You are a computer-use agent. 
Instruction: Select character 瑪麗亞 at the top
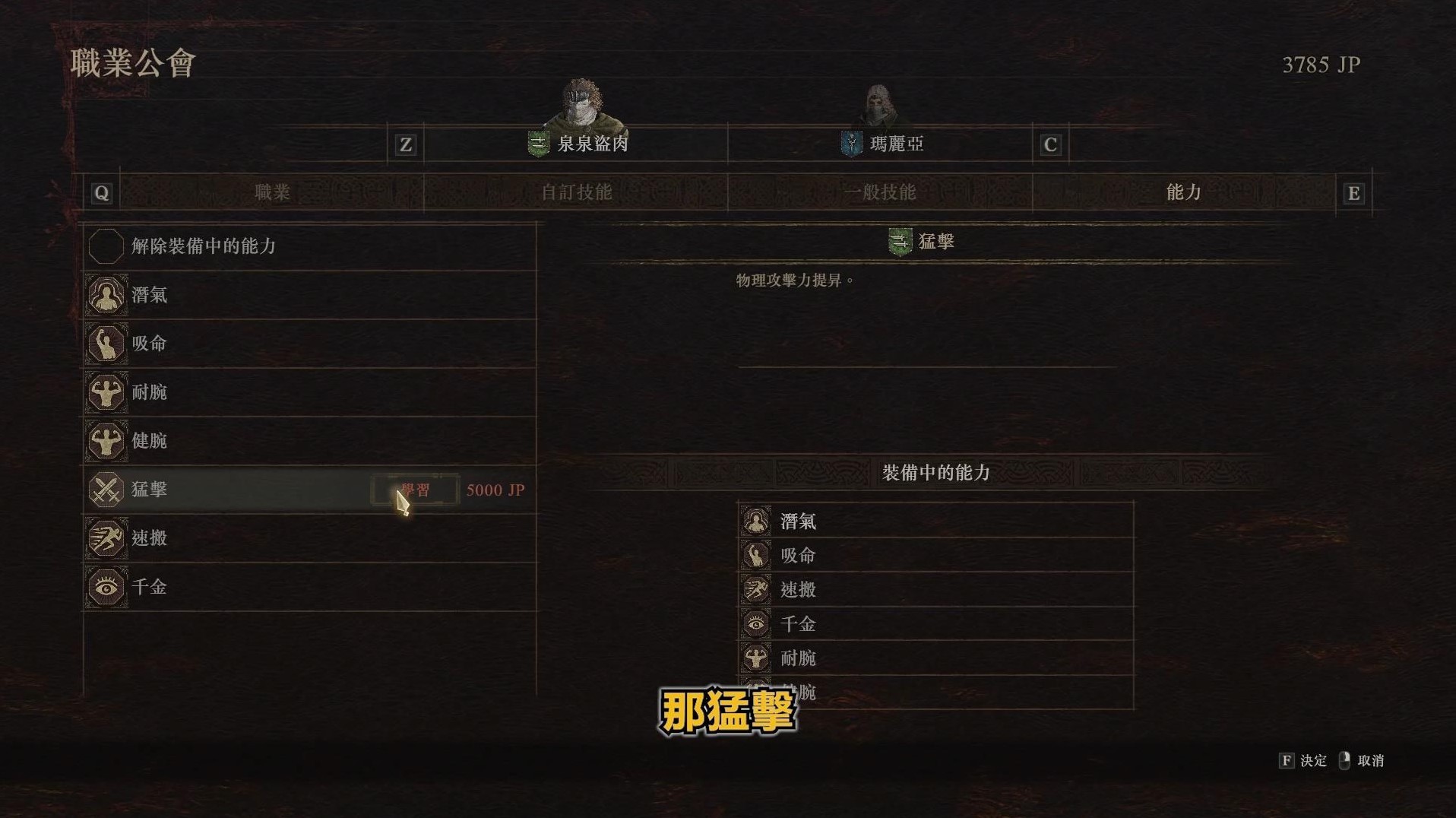tap(897, 144)
